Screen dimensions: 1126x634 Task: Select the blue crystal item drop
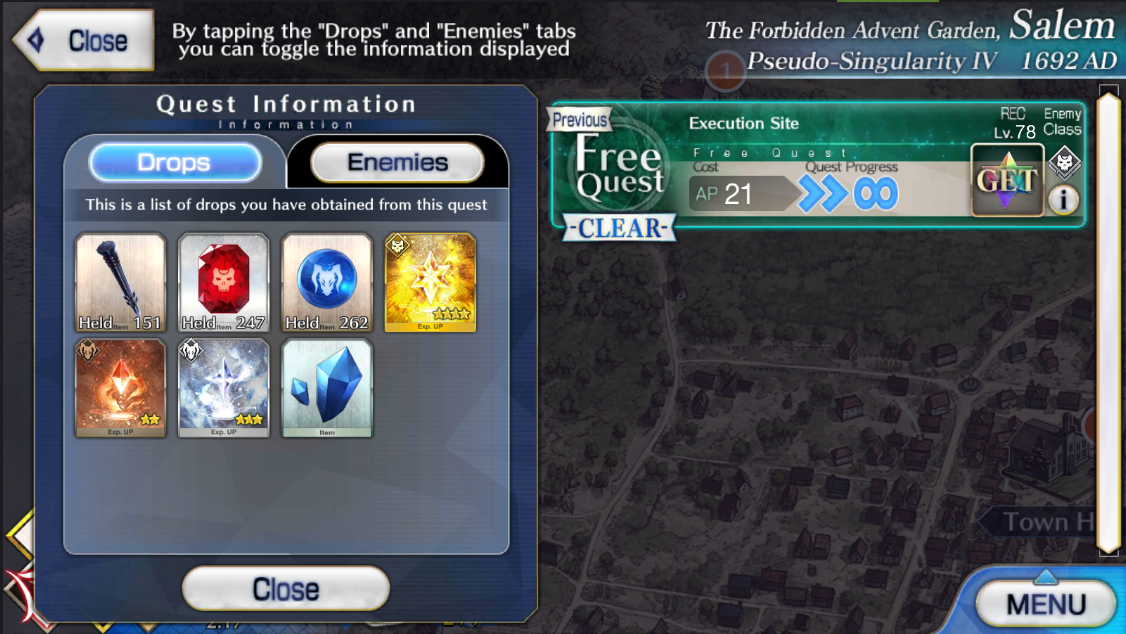click(x=327, y=388)
